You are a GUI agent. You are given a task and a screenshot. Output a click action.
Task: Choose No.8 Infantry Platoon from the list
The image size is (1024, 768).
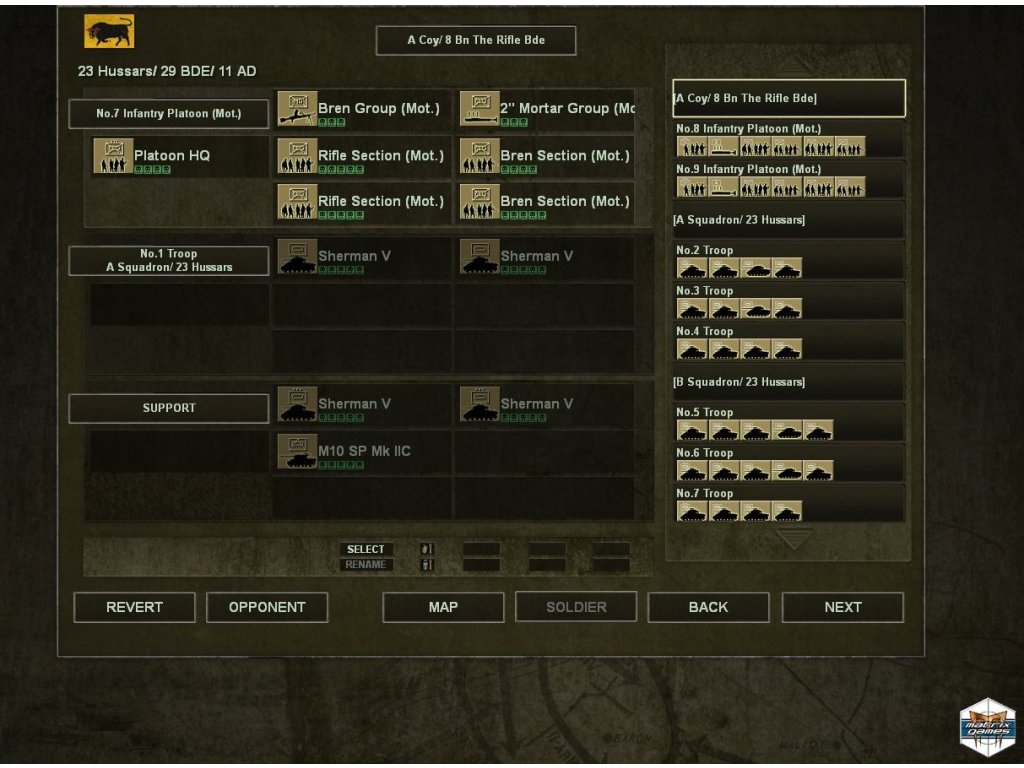pyautogui.click(x=789, y=139)
